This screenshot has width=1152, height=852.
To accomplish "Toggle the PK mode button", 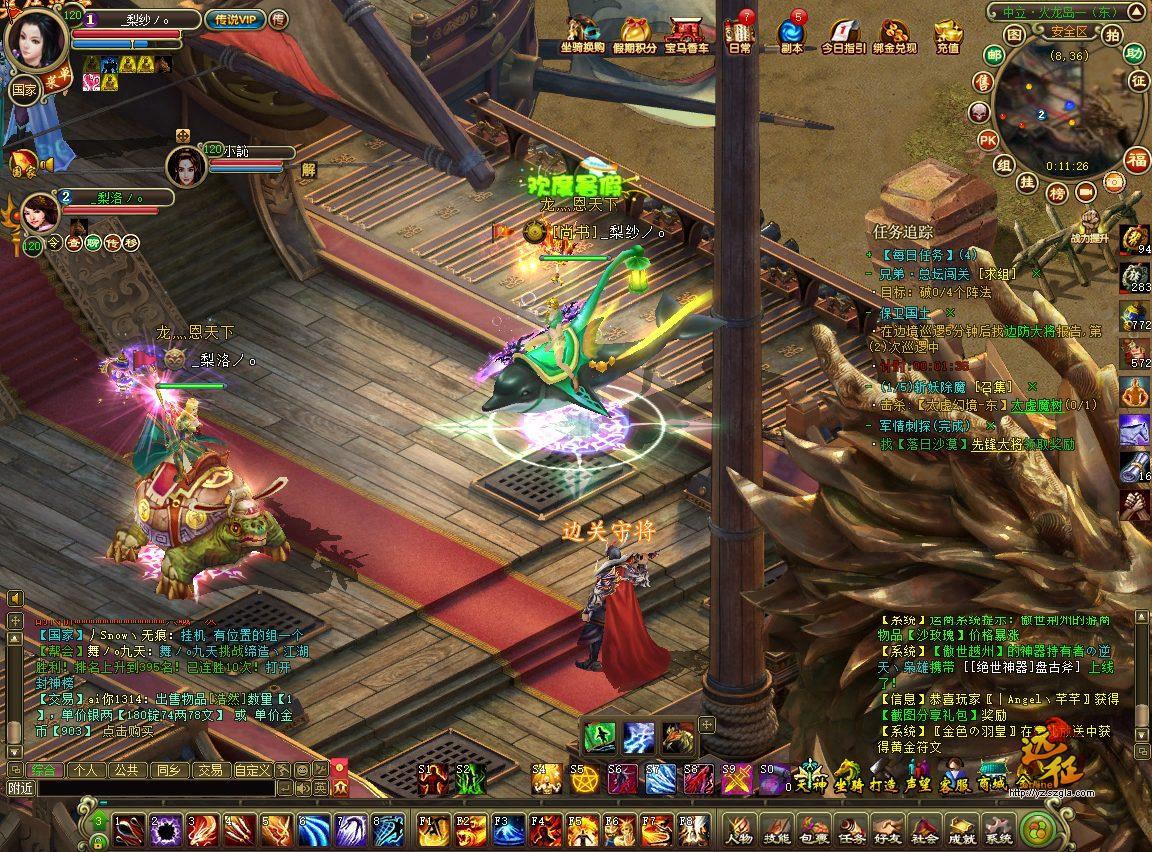I will coord(987,139).
